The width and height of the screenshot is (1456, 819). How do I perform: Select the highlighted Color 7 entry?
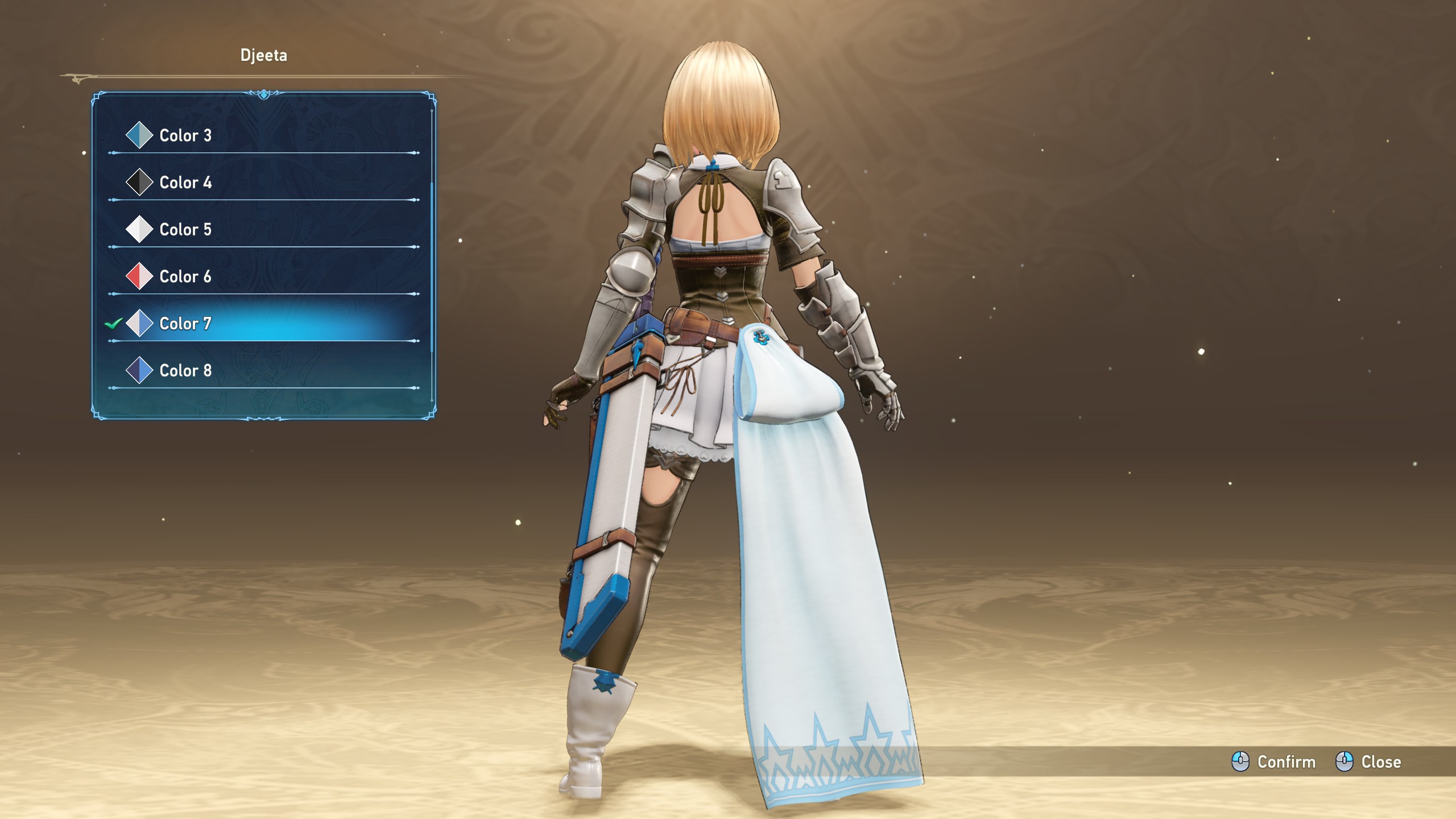[x=185, y=324]
